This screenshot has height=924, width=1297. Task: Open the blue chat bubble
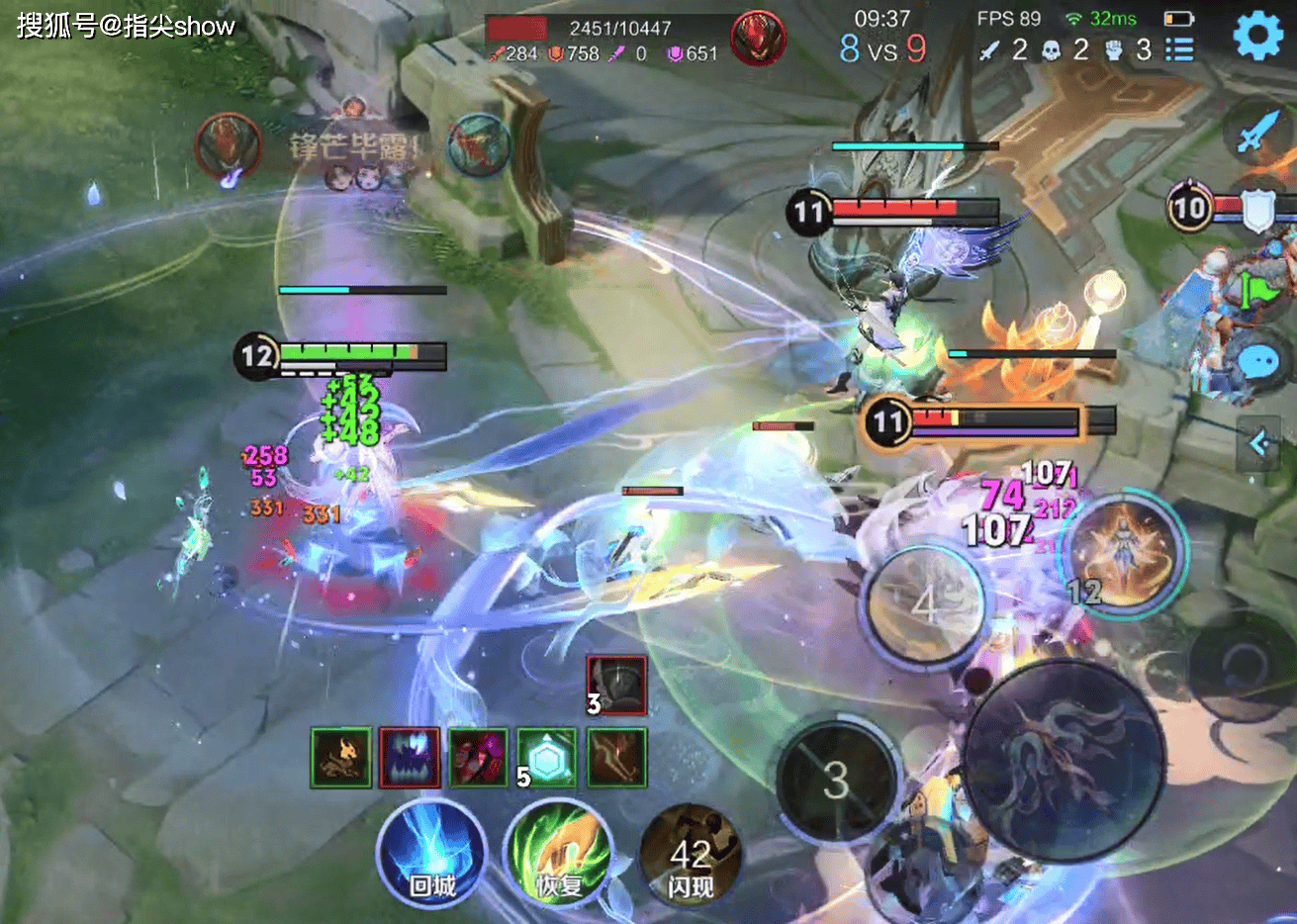[1258, 362]
